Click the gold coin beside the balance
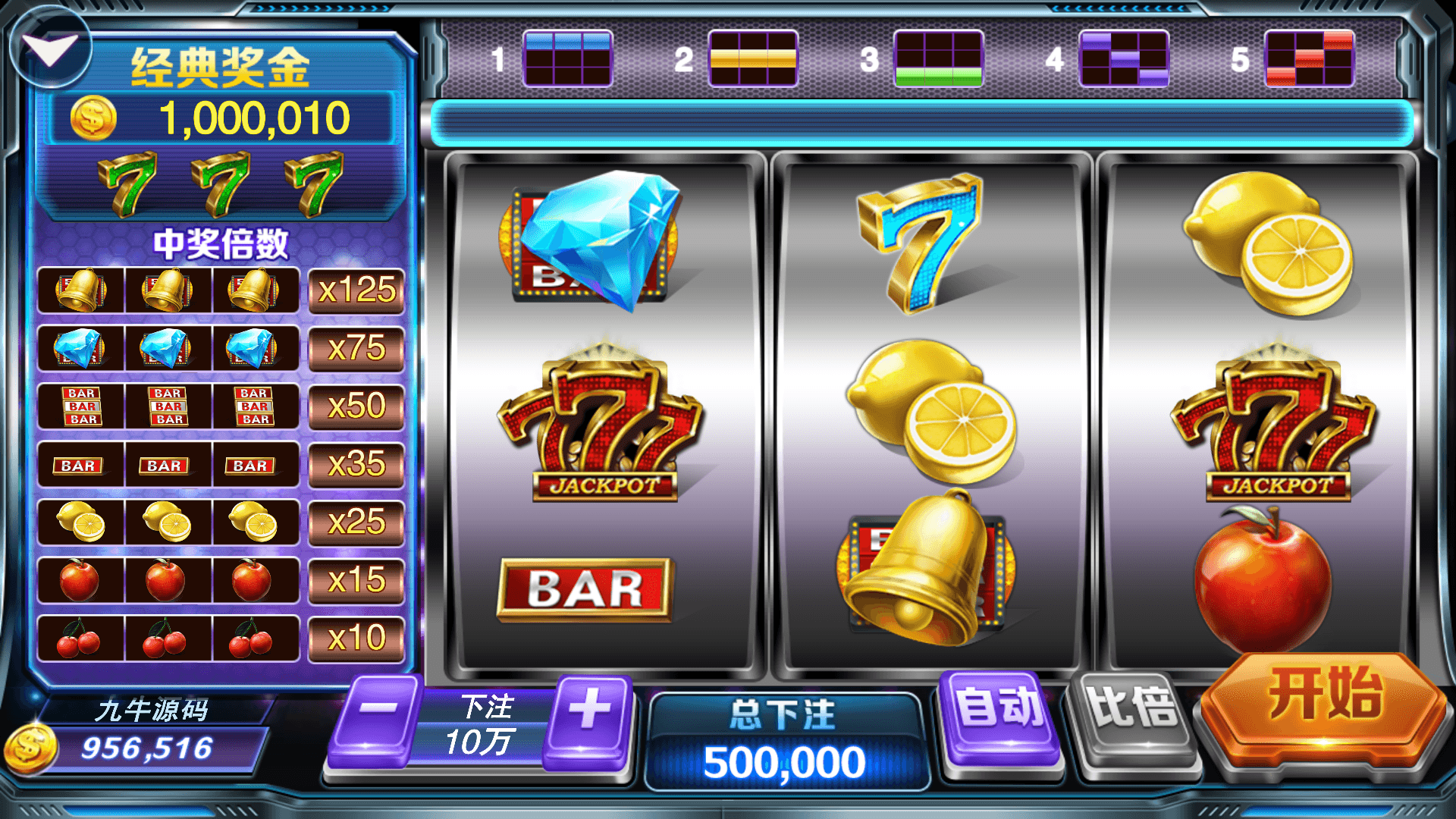 point(30,748)
